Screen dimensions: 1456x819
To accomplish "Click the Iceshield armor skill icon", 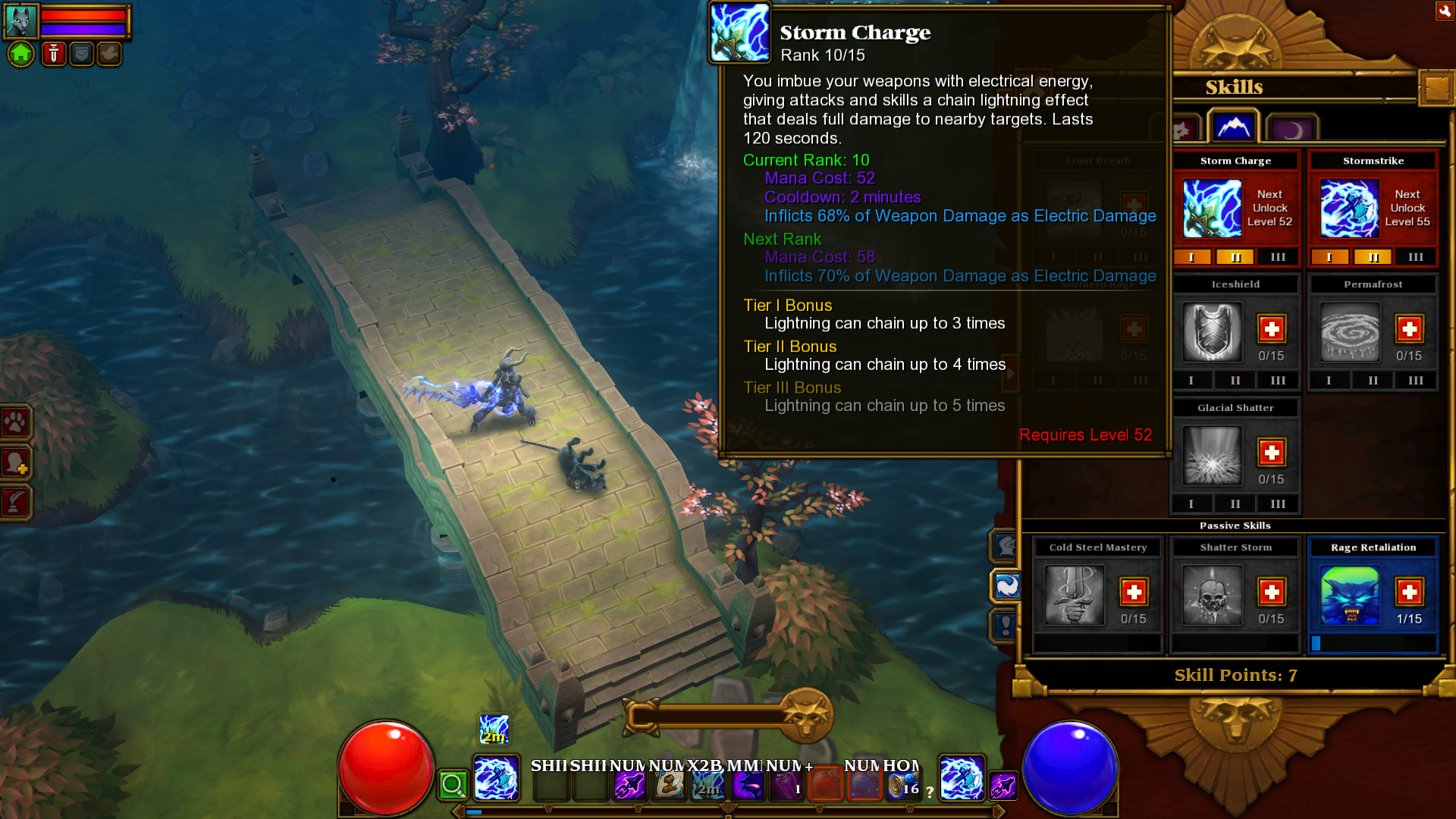I will (x=1212, y=331).
